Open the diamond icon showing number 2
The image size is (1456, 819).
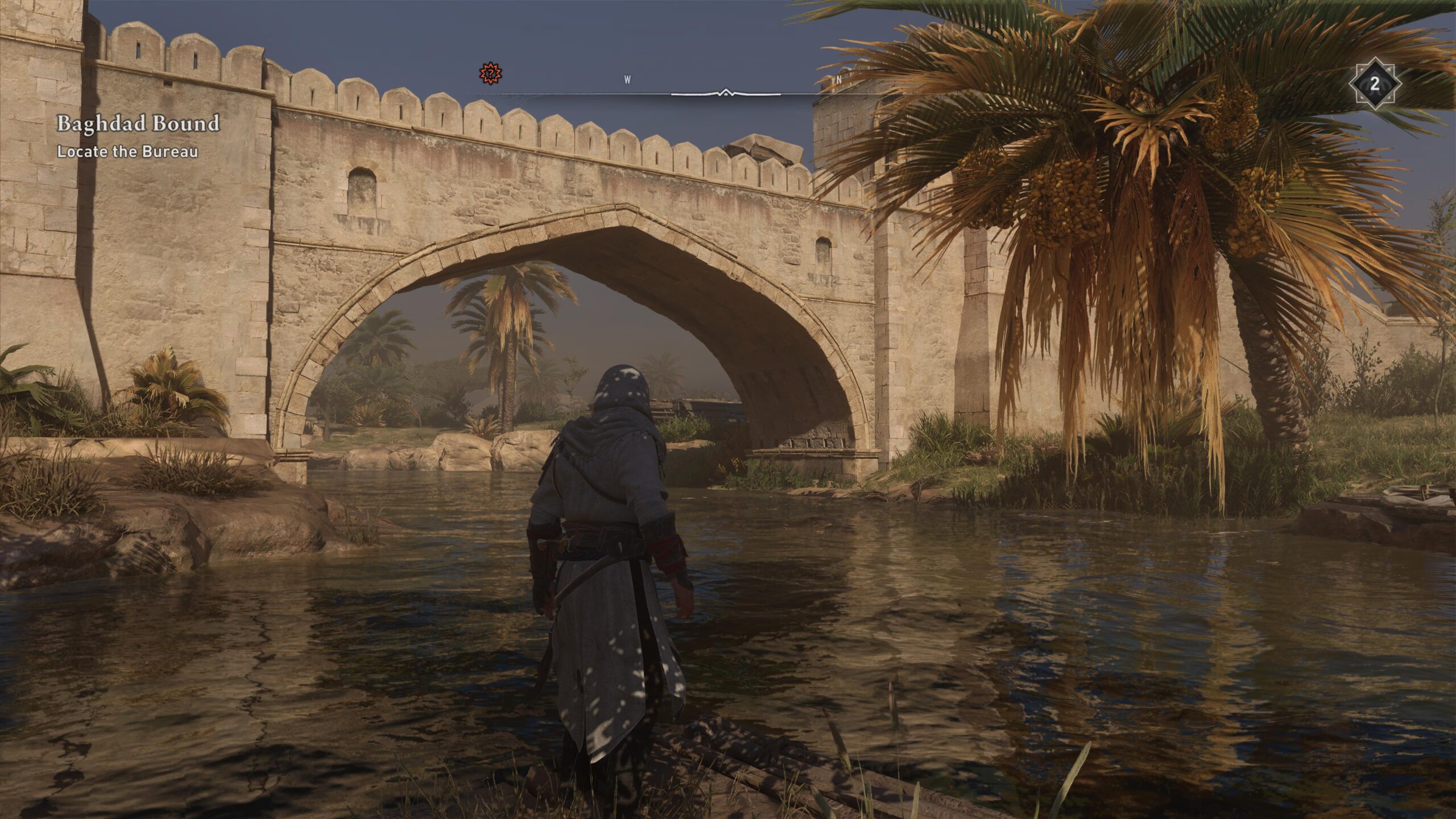coord(1374,85)
